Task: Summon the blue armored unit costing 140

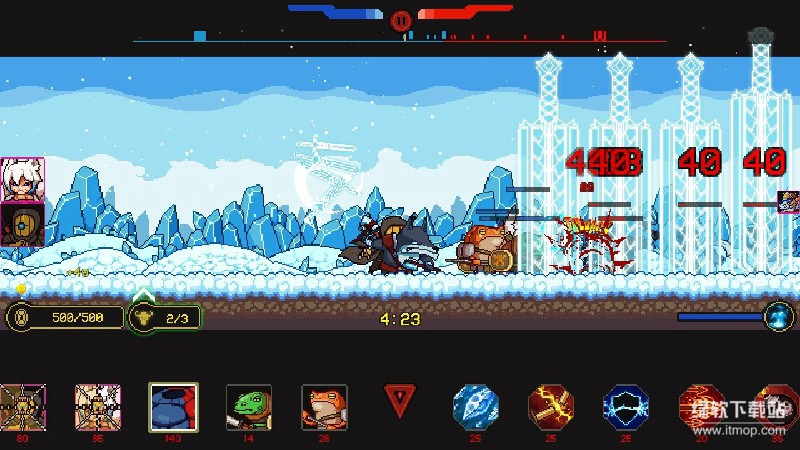Action: (x=171, y=406)
